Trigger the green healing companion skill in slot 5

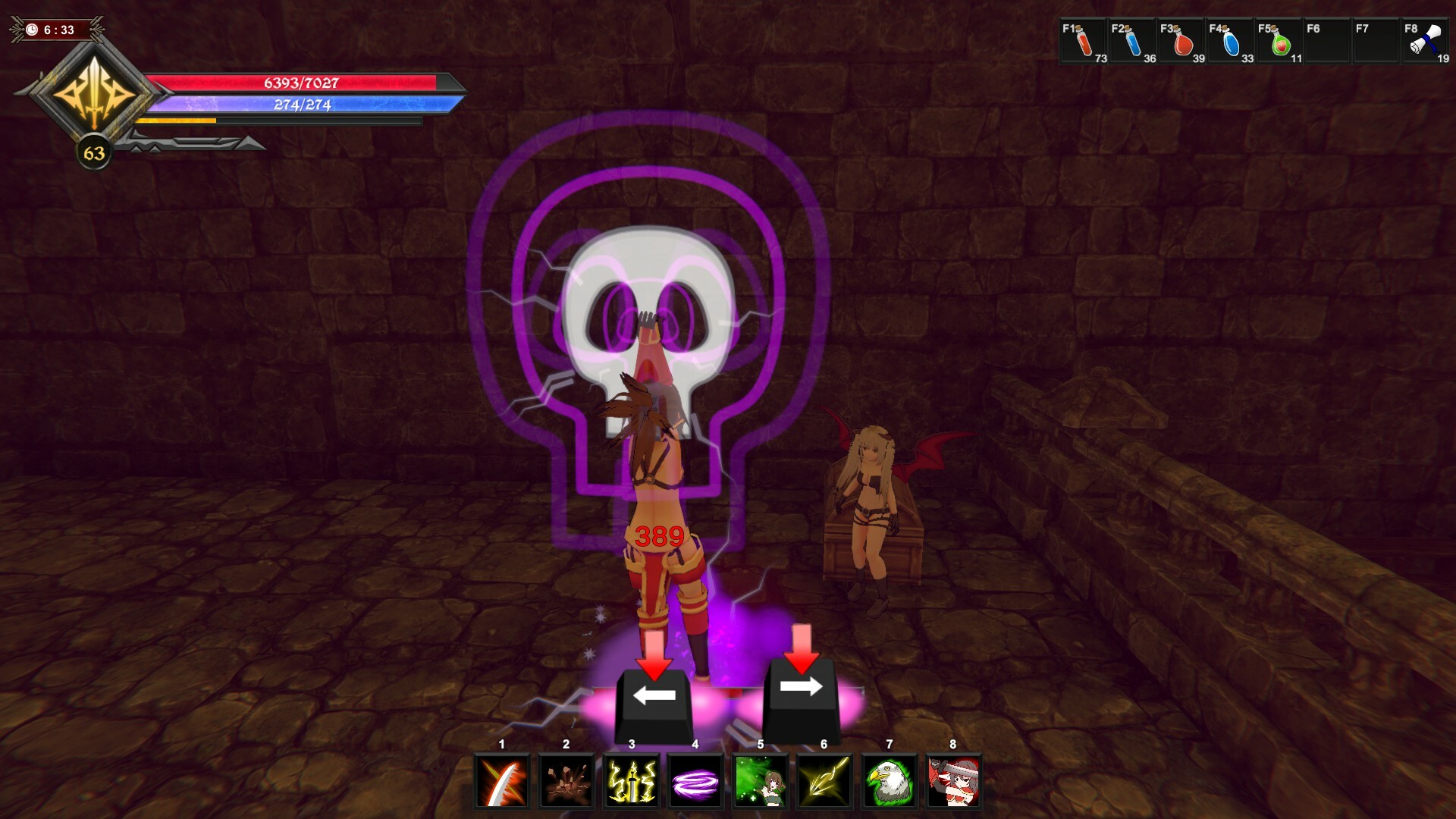coord(760,783)
